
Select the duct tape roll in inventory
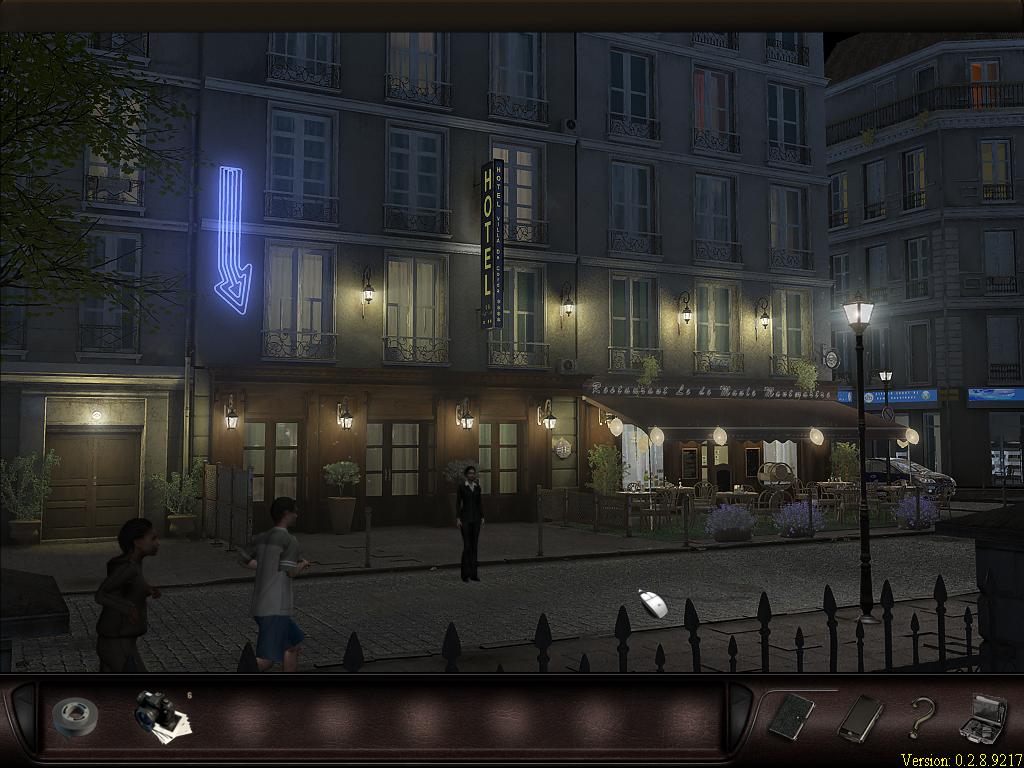point(74,716)
